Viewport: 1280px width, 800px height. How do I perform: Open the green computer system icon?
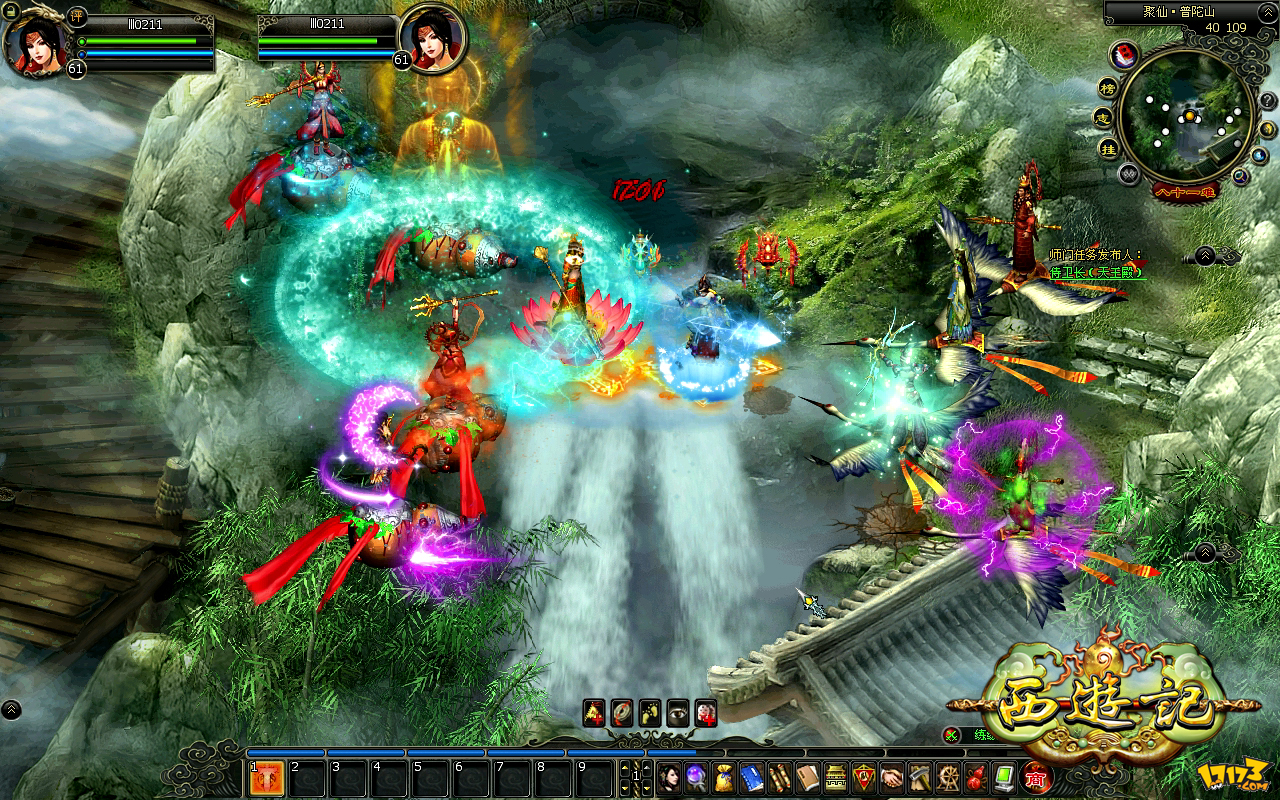[1004, 778]
